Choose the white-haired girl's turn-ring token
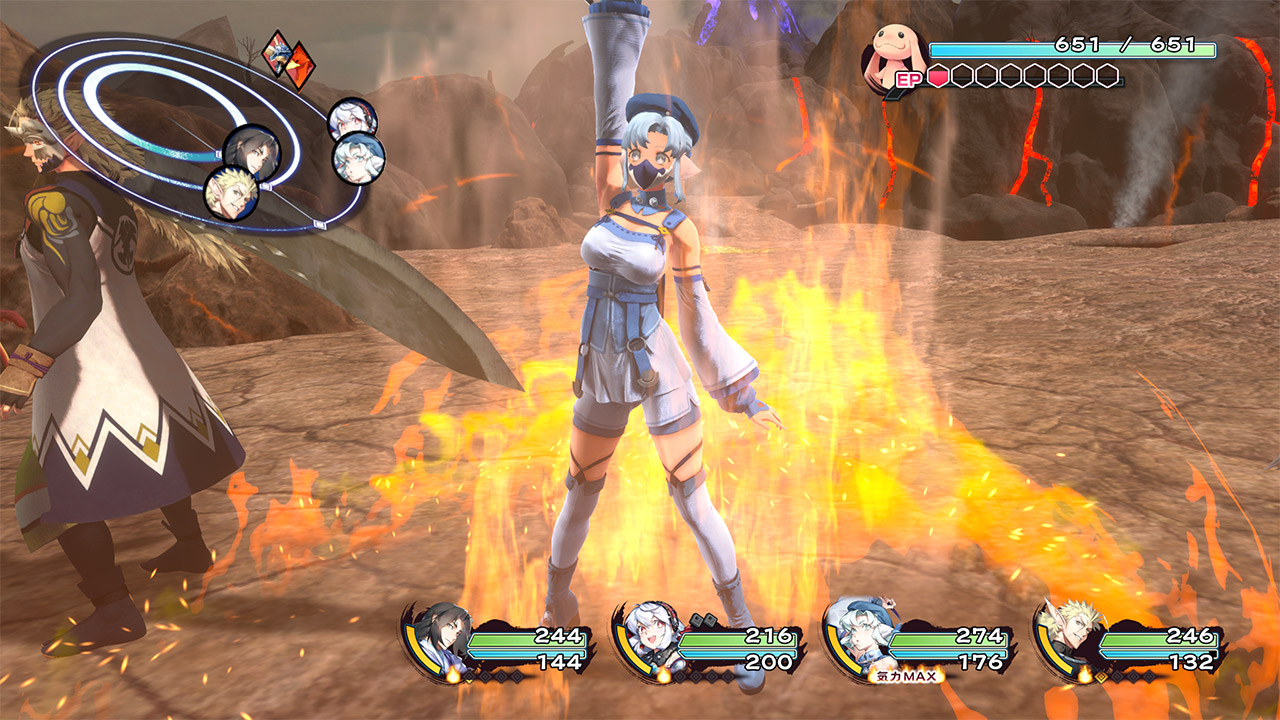Viewport: 1280px width, 720px height. coord(353,120)
